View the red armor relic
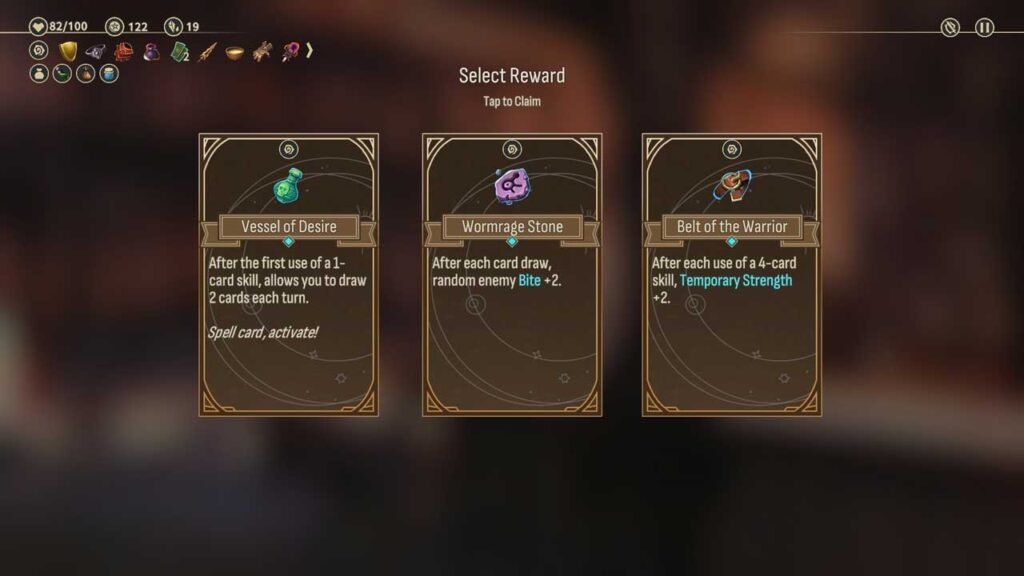 click(123, 50)
